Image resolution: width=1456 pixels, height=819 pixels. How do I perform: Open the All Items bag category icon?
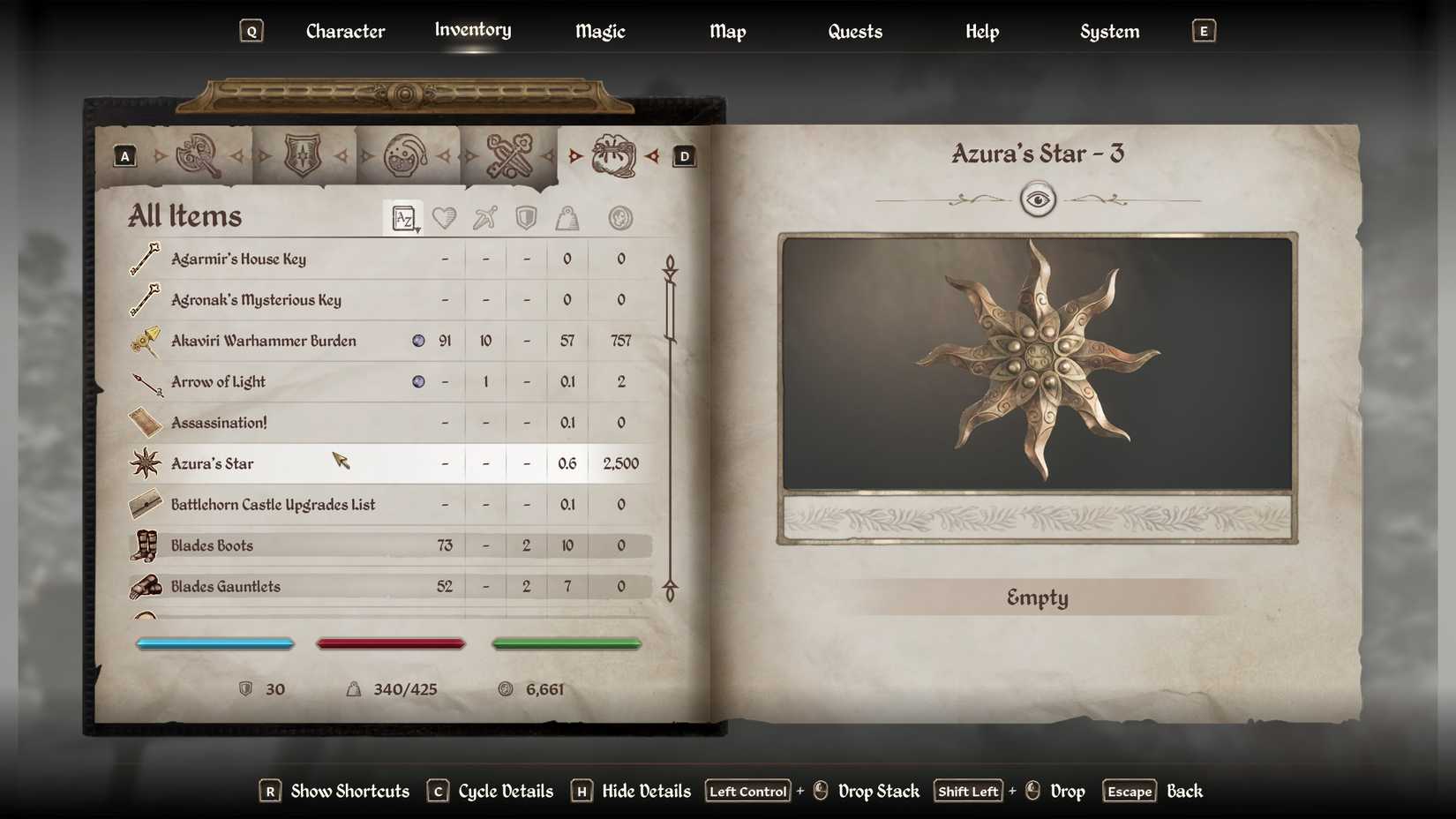(615, 154)
